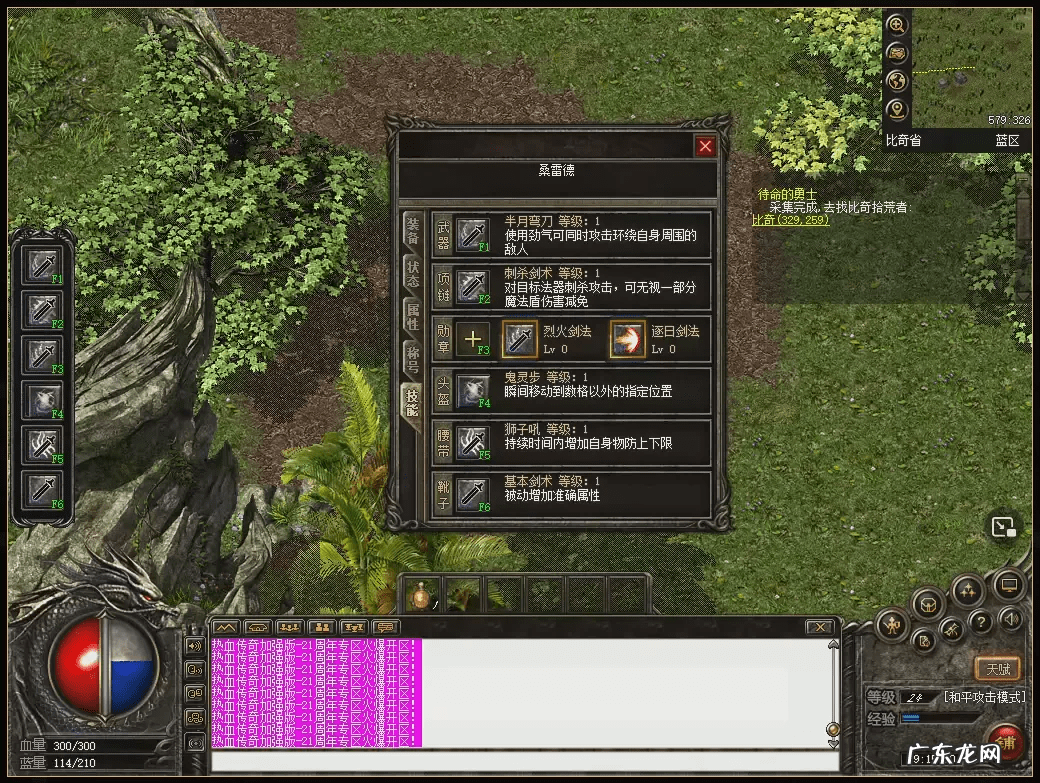Open the 天赋 talent button

997,668
